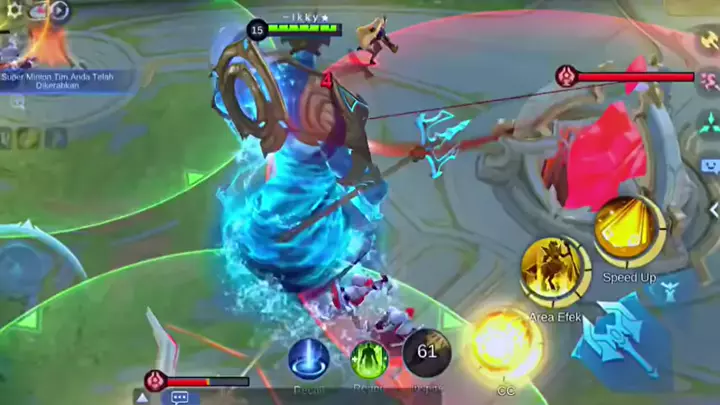Select the battle spell on 61 cooldown
720x405 pixels.
click(427, 353)
